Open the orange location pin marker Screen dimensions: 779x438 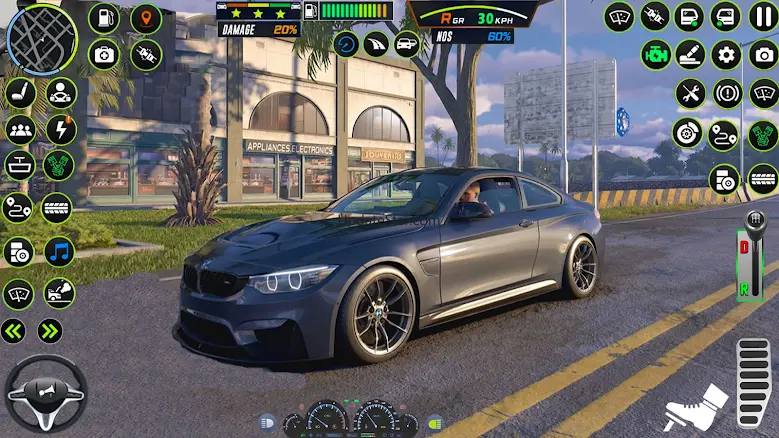146,18
